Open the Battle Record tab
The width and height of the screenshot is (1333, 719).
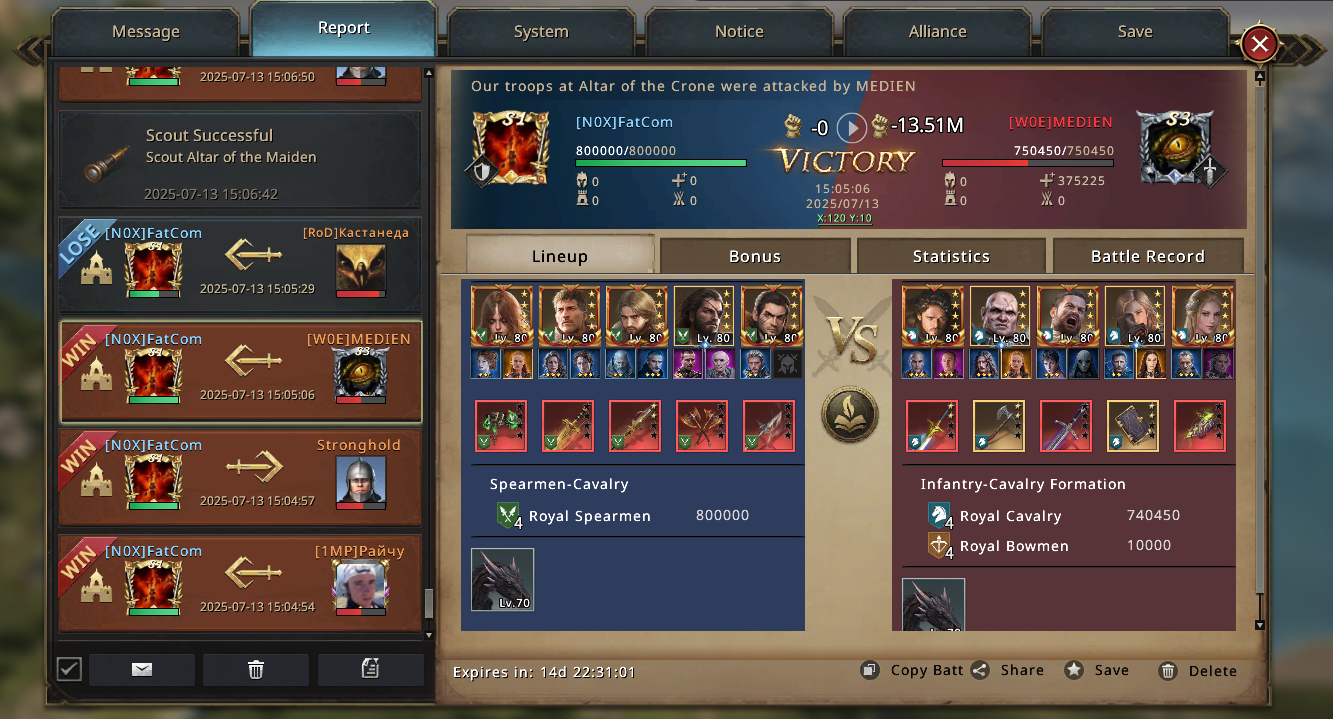1147,256
